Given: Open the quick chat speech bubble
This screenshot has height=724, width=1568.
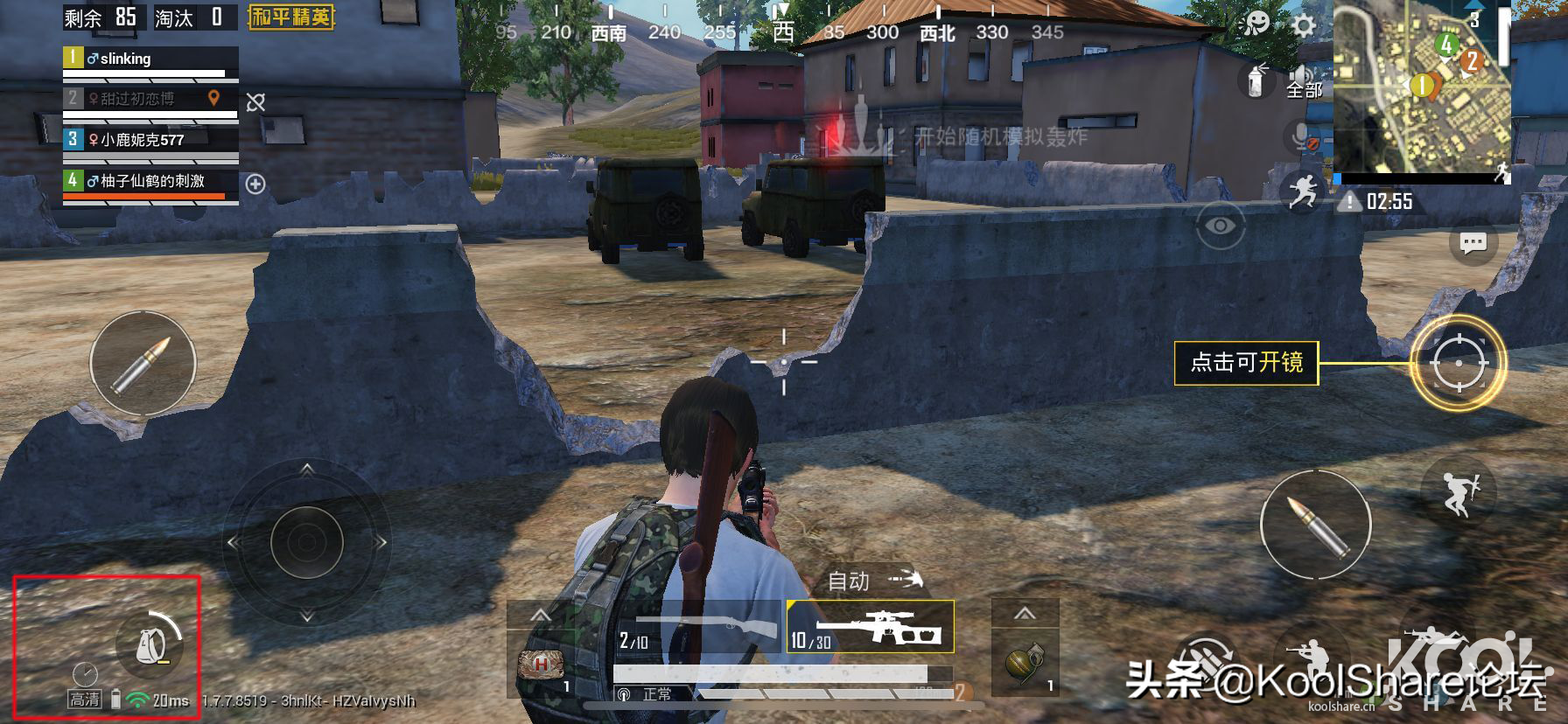Looking at the screenshot, I should [1473, 242].
